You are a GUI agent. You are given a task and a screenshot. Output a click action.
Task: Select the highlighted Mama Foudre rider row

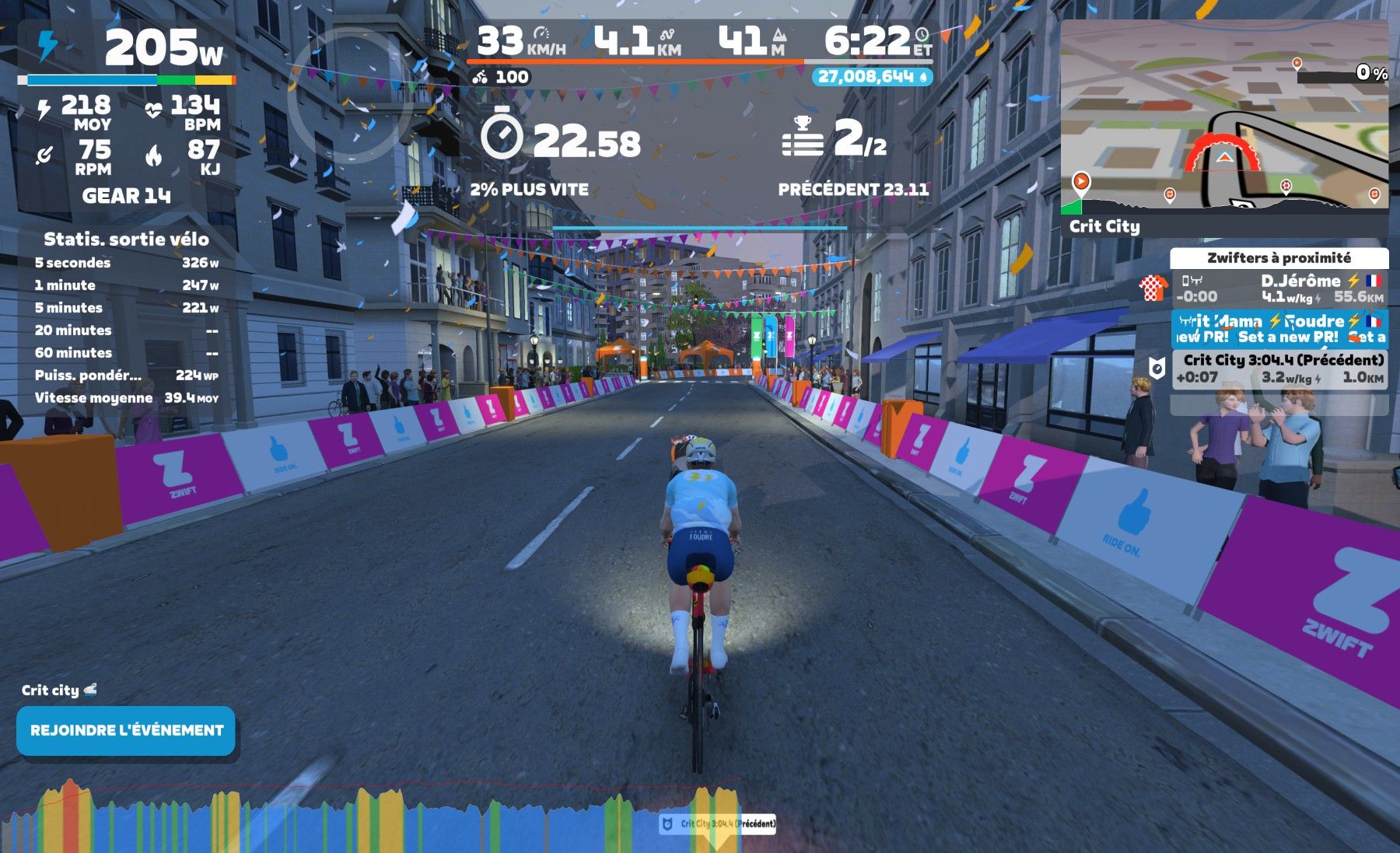pos(1279,329)
